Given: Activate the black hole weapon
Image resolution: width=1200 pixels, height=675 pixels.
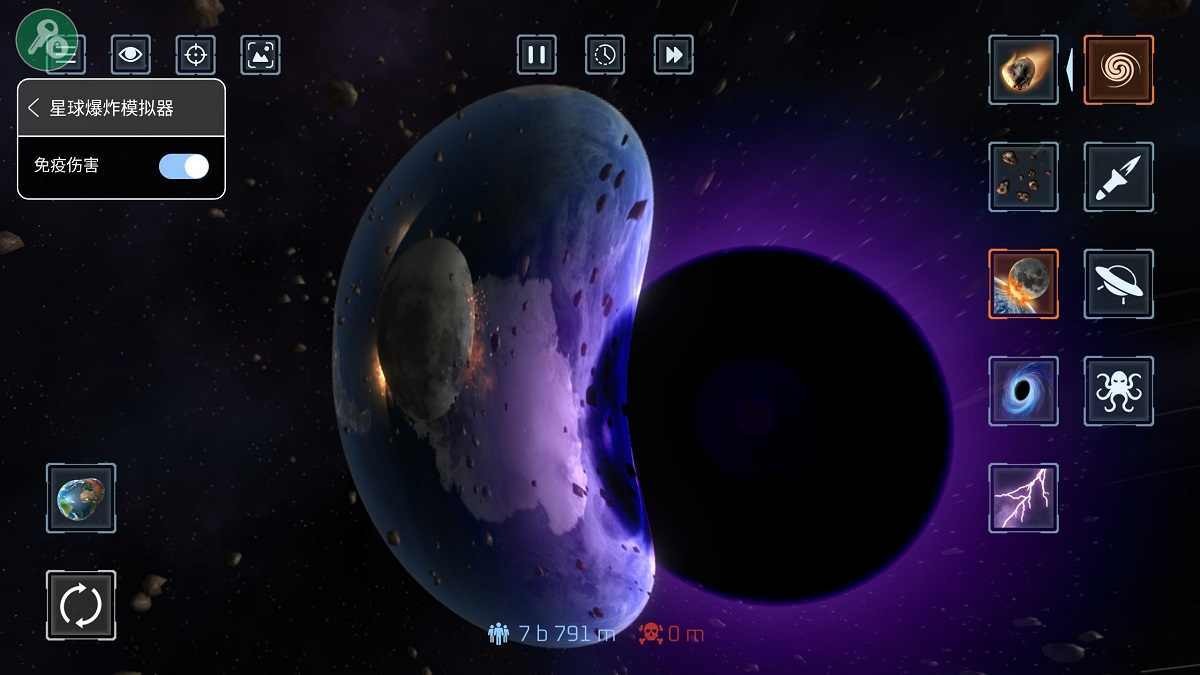Looking at the screenshot, I should click(x=1023, y=391).
